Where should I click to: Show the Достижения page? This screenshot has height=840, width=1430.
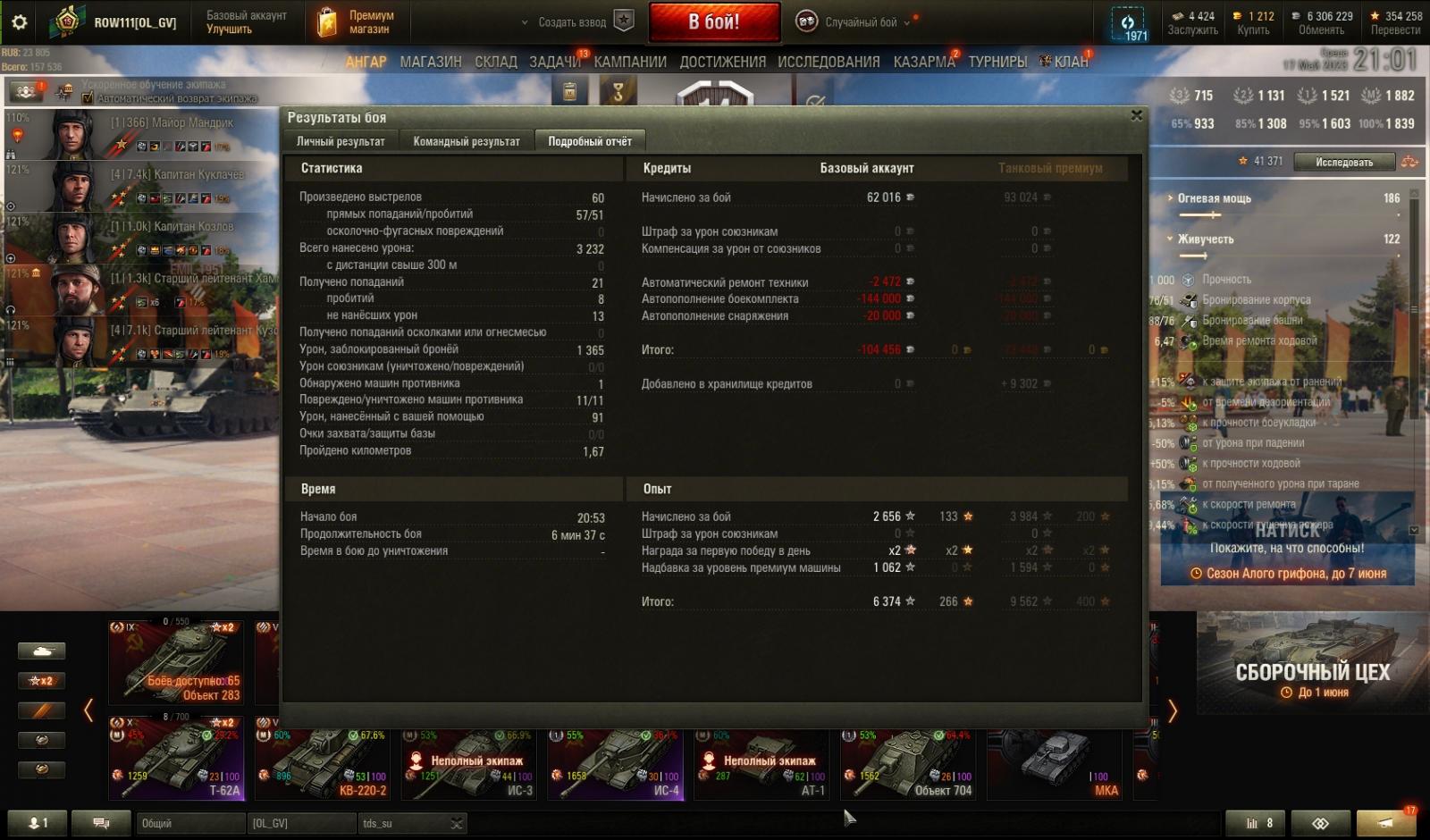722,62
